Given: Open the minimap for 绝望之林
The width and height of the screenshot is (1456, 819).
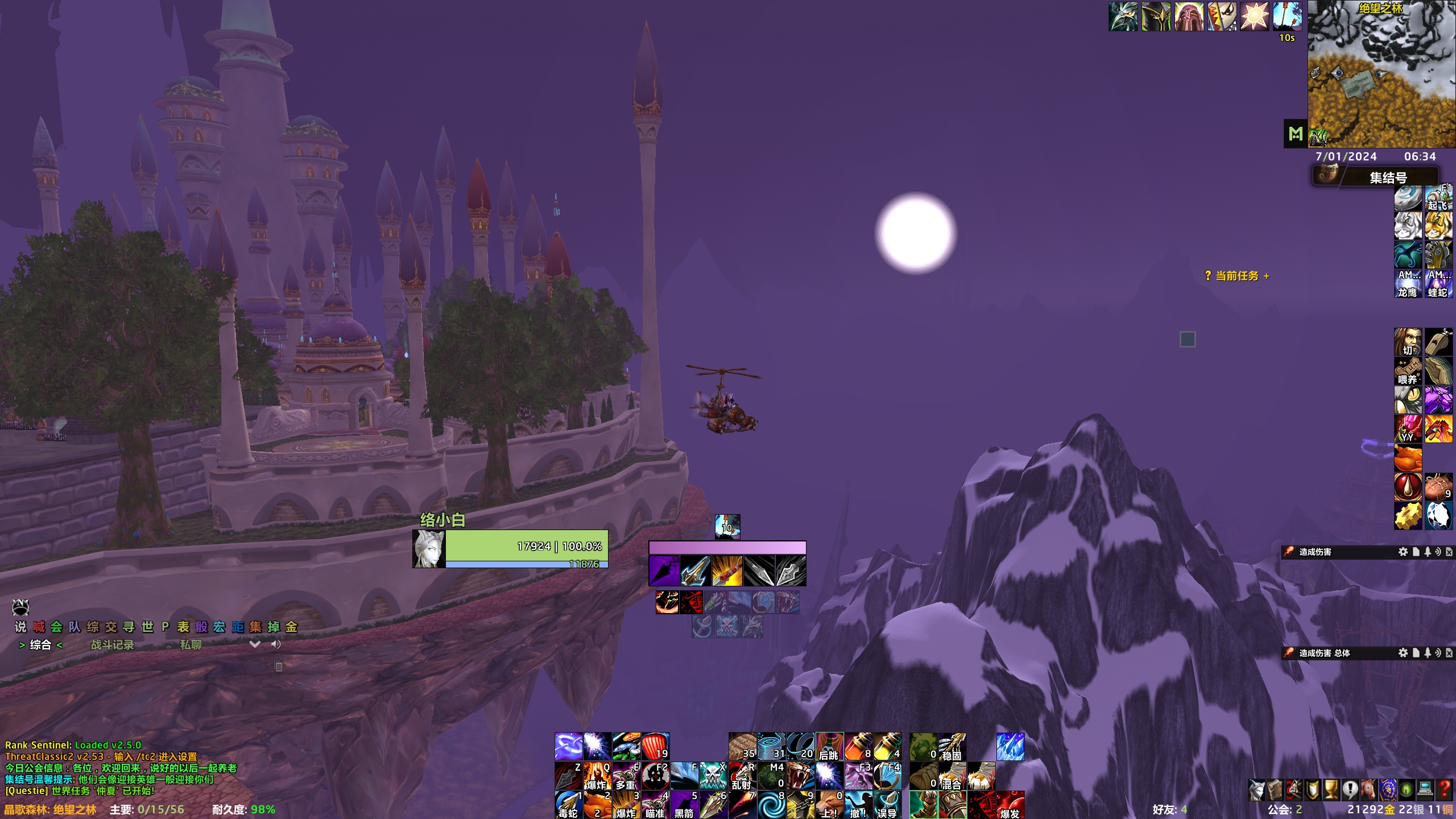Looking at the screenshot, I should 1381,74.
